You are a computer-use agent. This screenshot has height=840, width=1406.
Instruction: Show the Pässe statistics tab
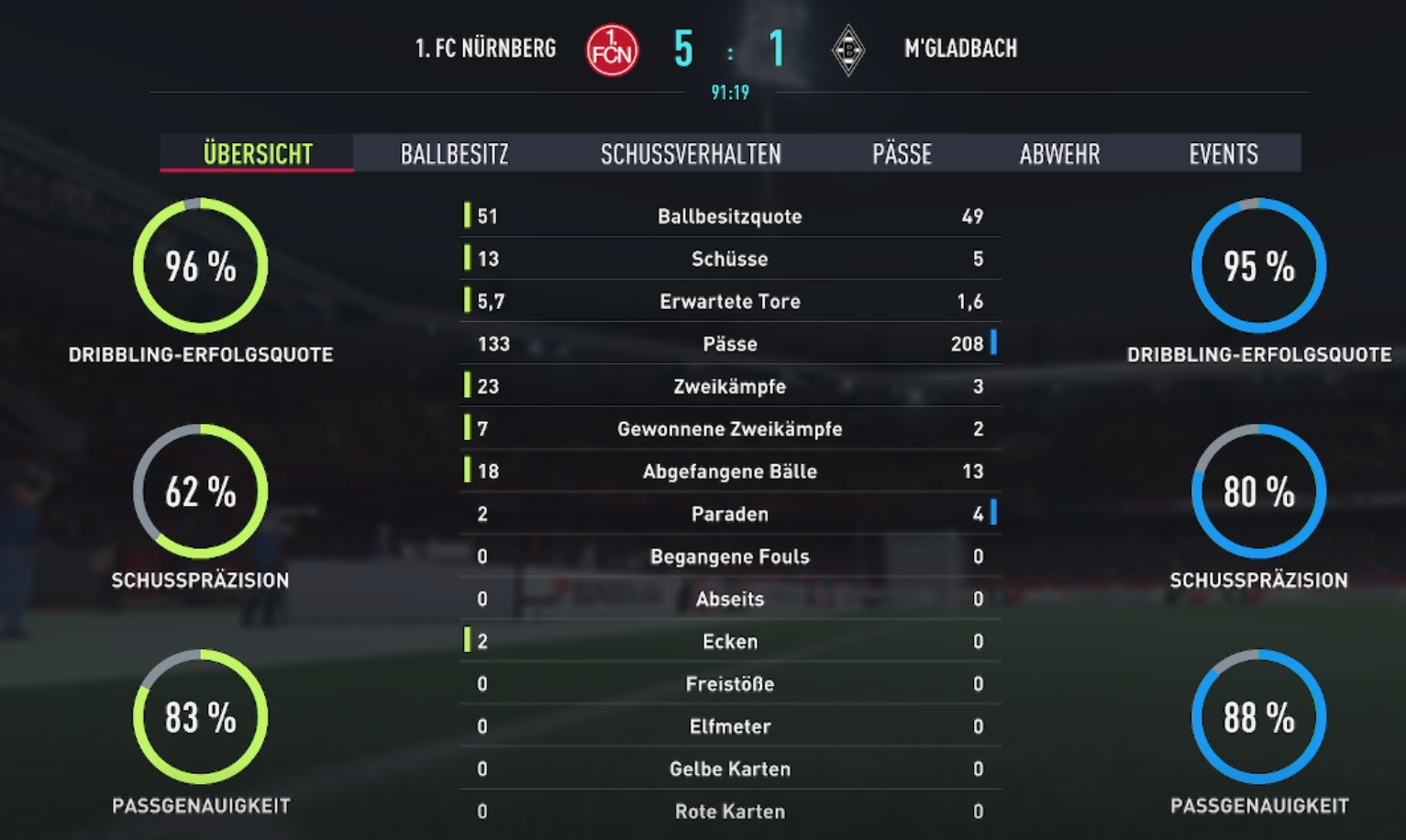tap(902, 154)
